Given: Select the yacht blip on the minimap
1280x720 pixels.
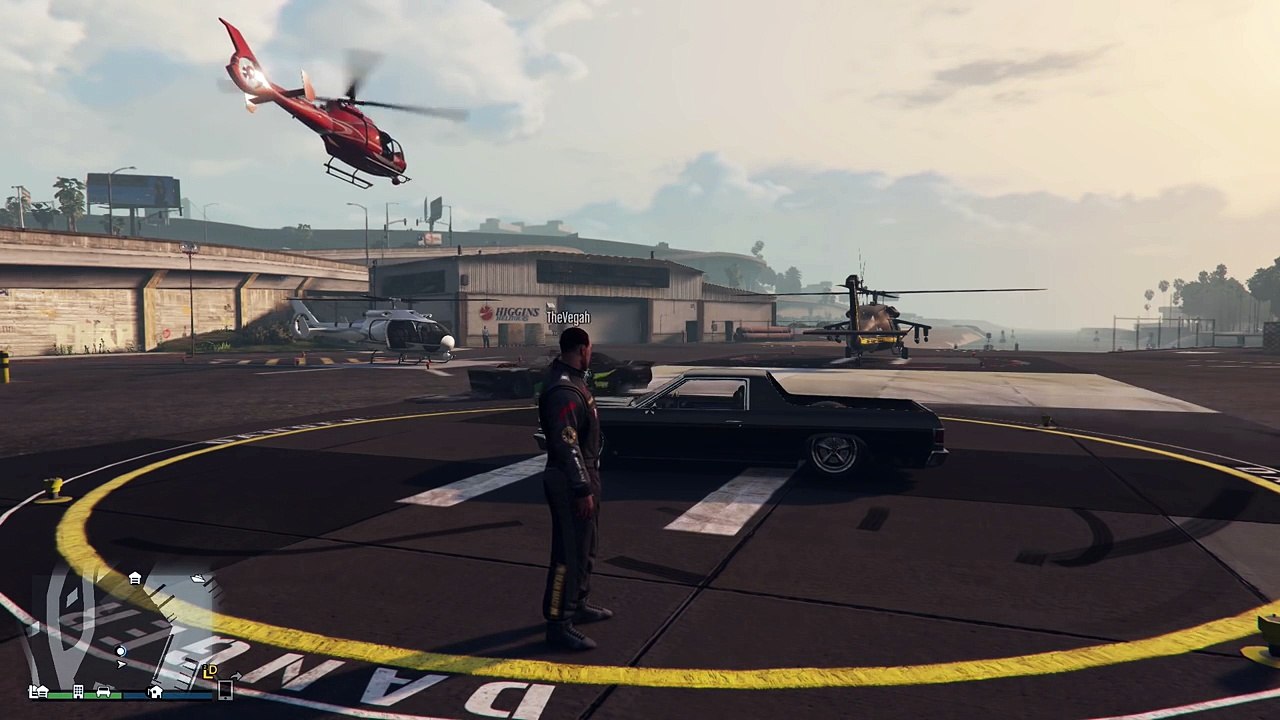Looking at the screenshot, I should coord(198,579).
